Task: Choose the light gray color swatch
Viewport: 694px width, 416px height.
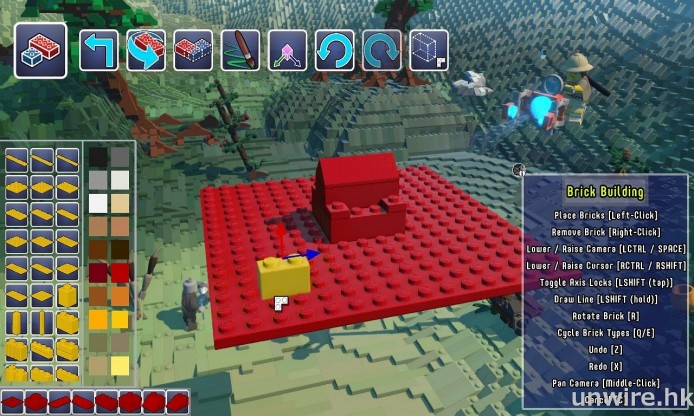Action: click(98, 180)
